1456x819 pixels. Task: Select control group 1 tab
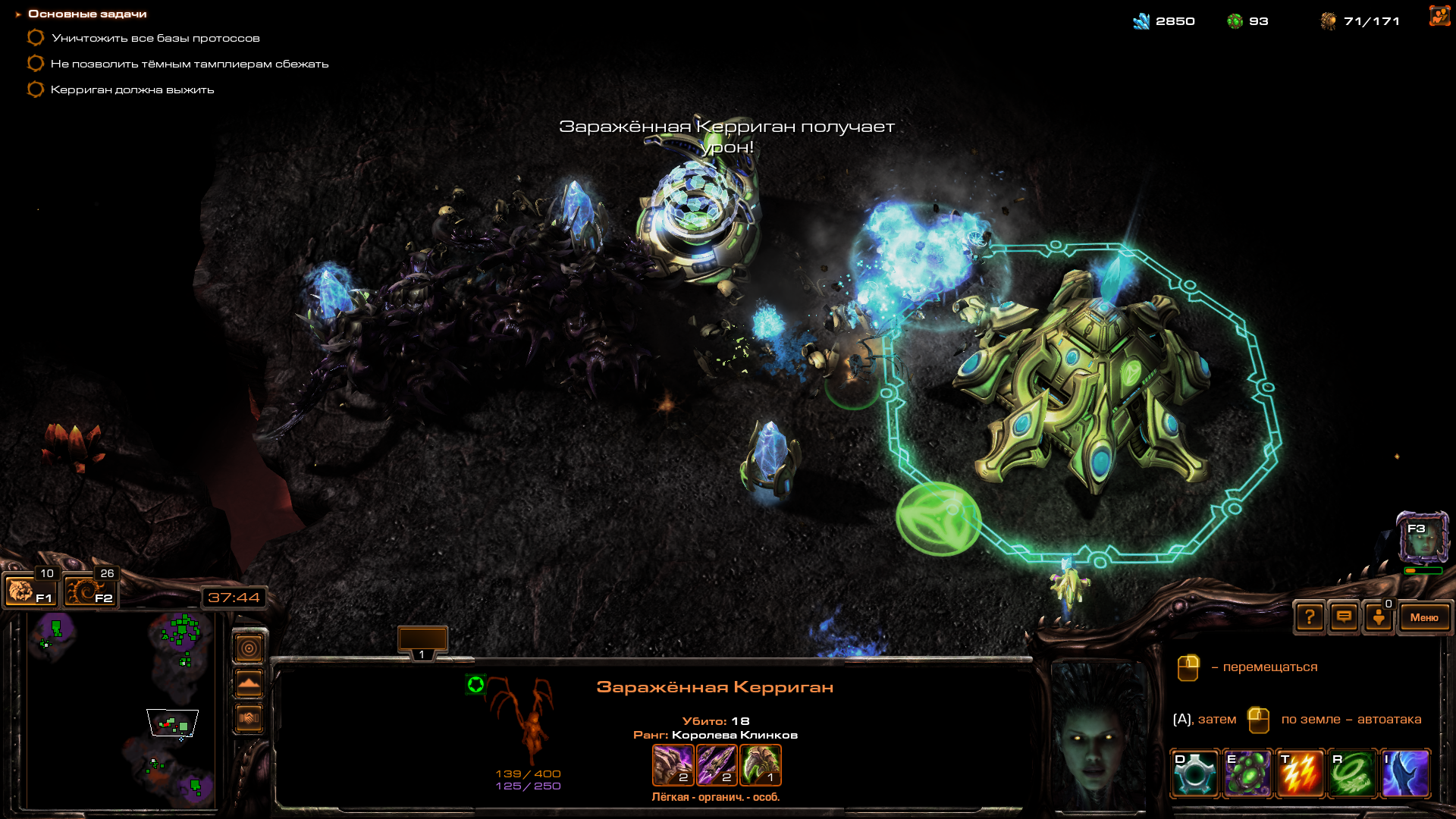(422, 643)
